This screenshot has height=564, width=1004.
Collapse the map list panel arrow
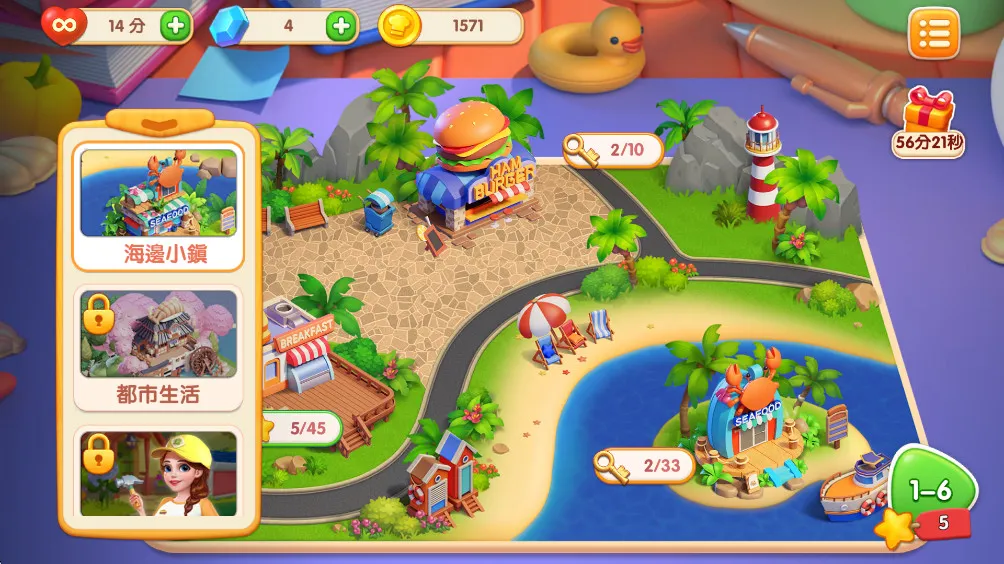point(159,122)
